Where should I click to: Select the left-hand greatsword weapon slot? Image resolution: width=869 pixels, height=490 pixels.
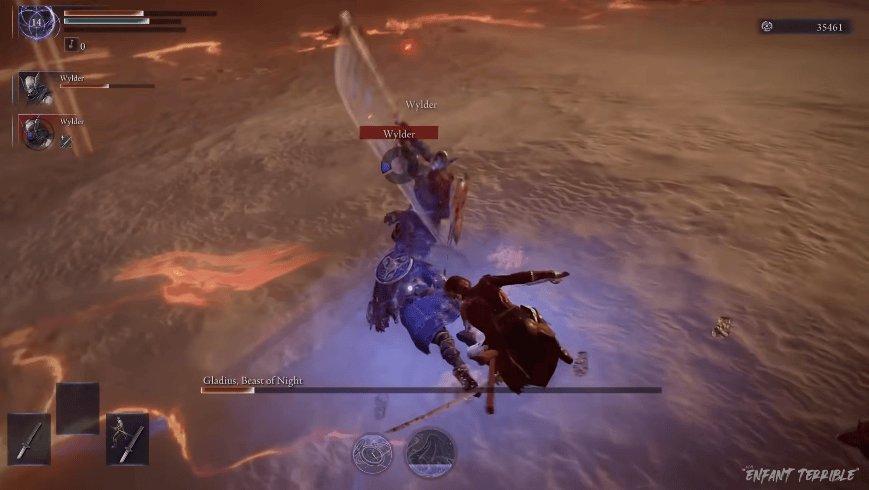29,438
